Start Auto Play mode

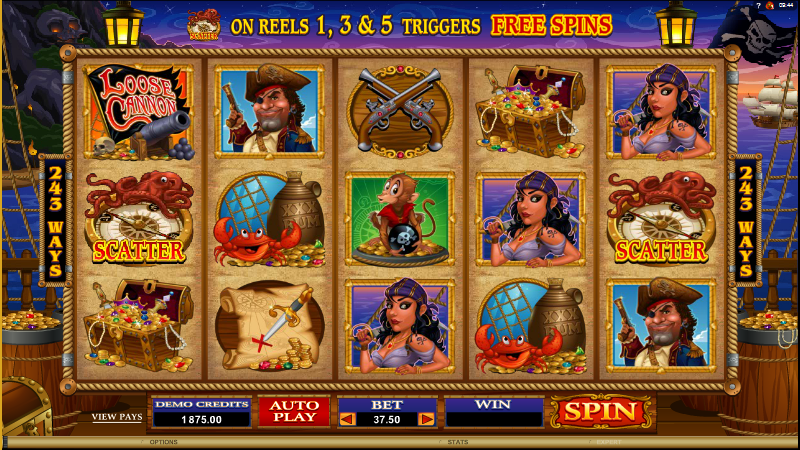294,410
